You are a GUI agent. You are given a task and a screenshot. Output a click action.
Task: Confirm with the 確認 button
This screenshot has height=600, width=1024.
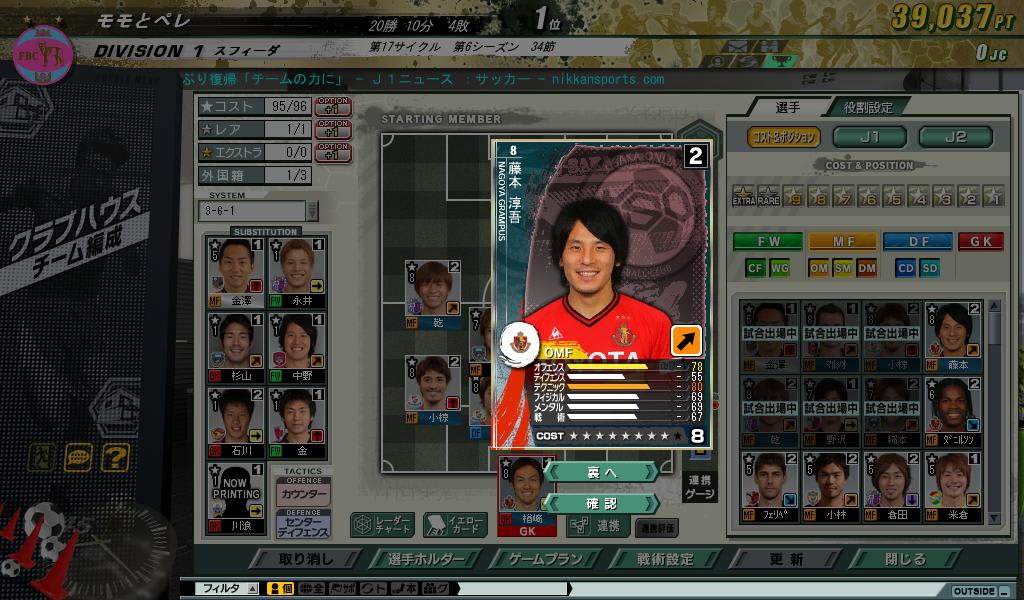602,503
